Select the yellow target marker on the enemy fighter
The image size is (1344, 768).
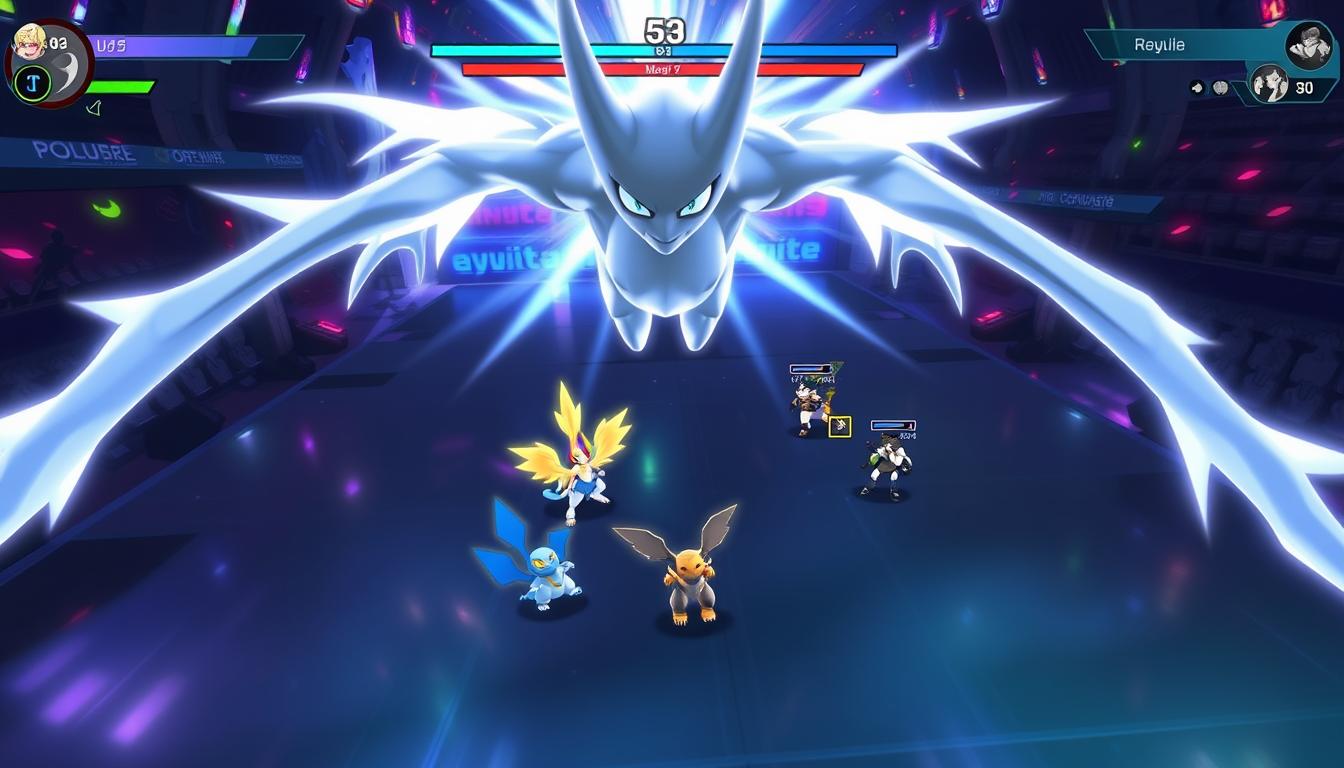(x=841, y=424)
